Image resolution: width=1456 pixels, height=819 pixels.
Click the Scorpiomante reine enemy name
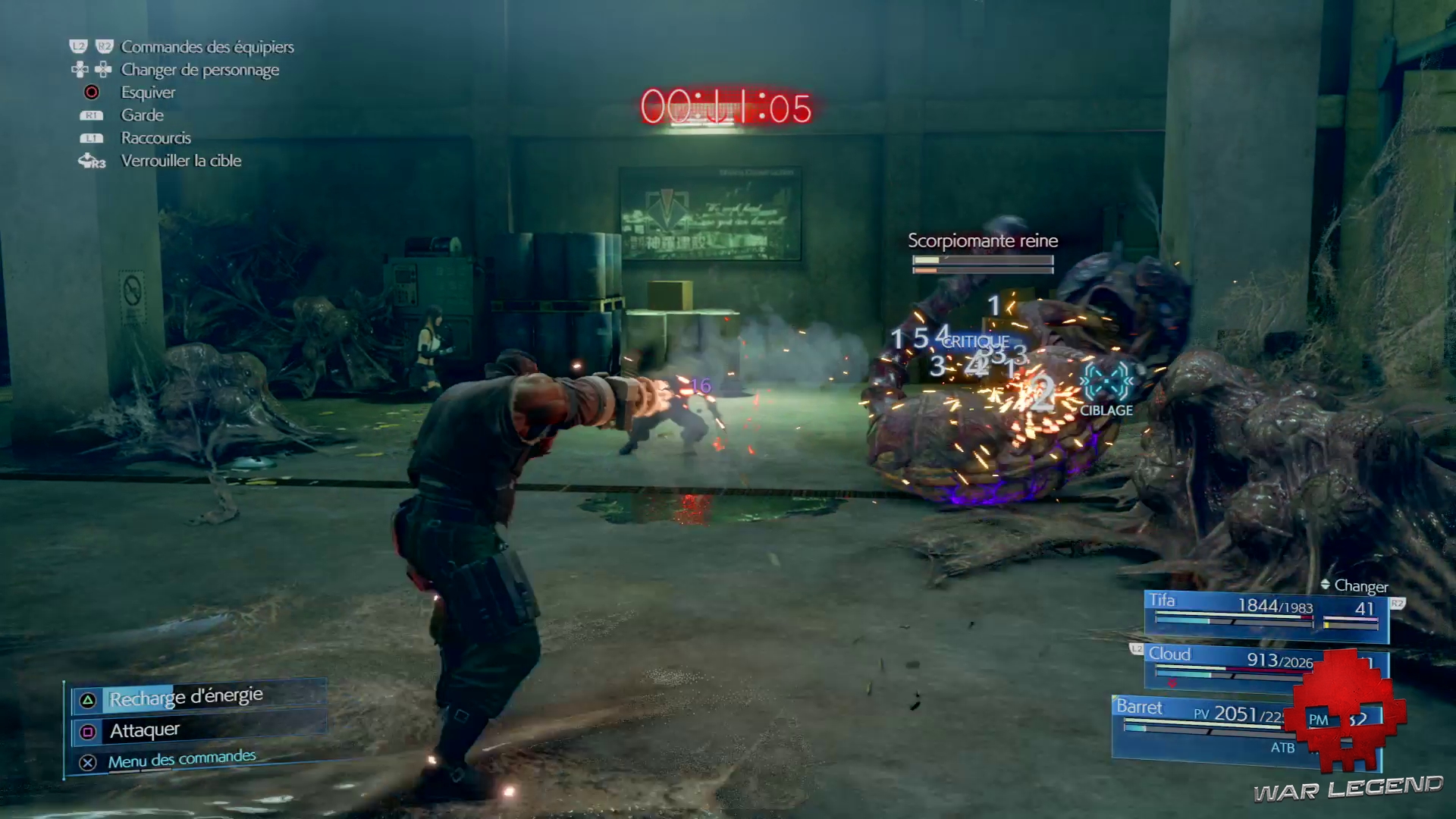tap(981, 240)
